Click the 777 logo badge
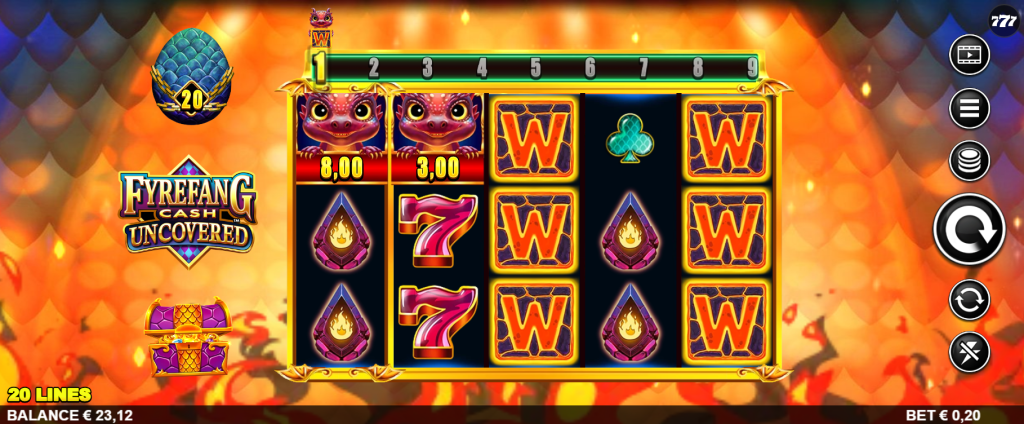This screenshot has width=1024, height=424. tap(1003, 20)
